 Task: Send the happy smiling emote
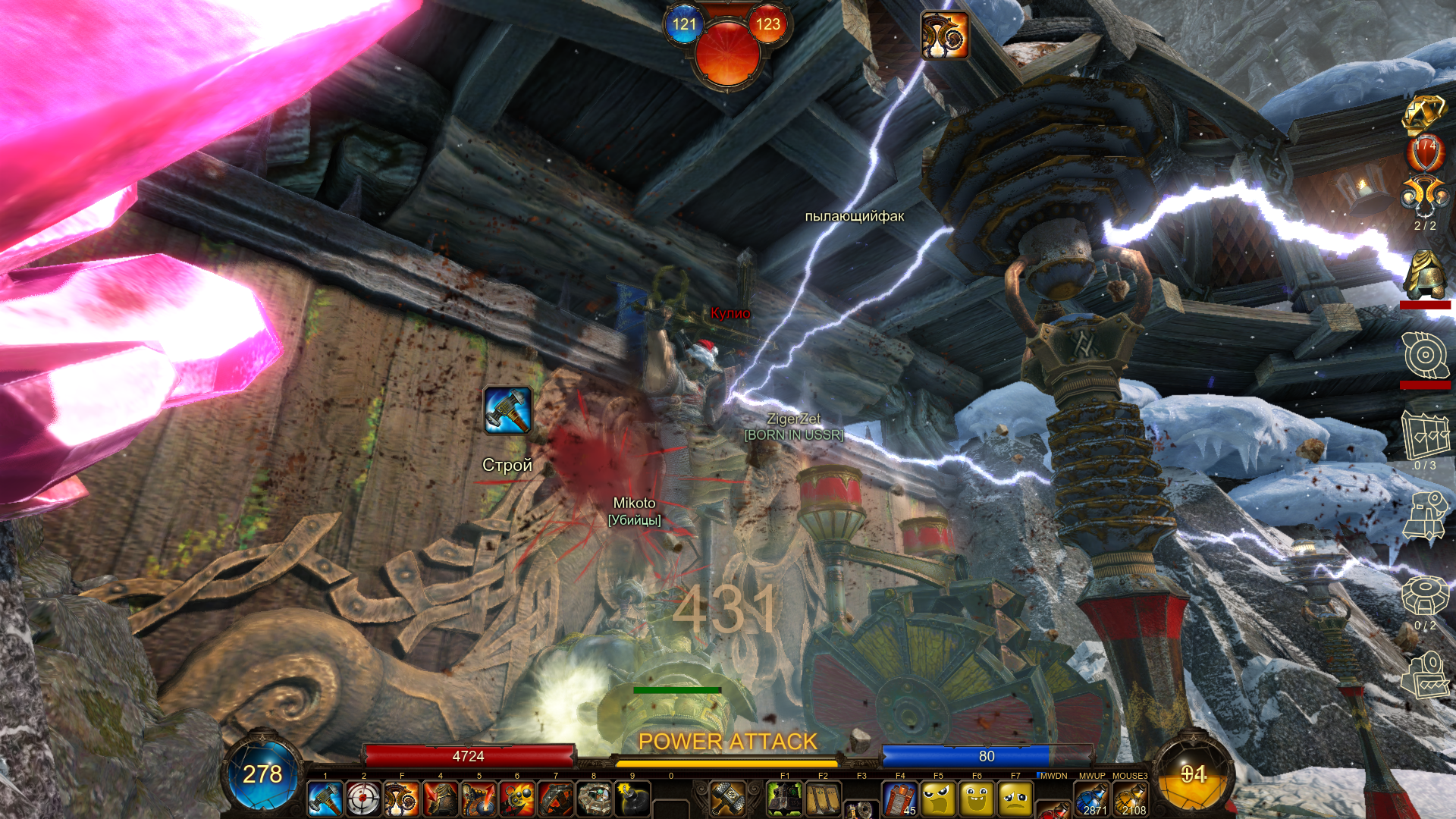977,799
